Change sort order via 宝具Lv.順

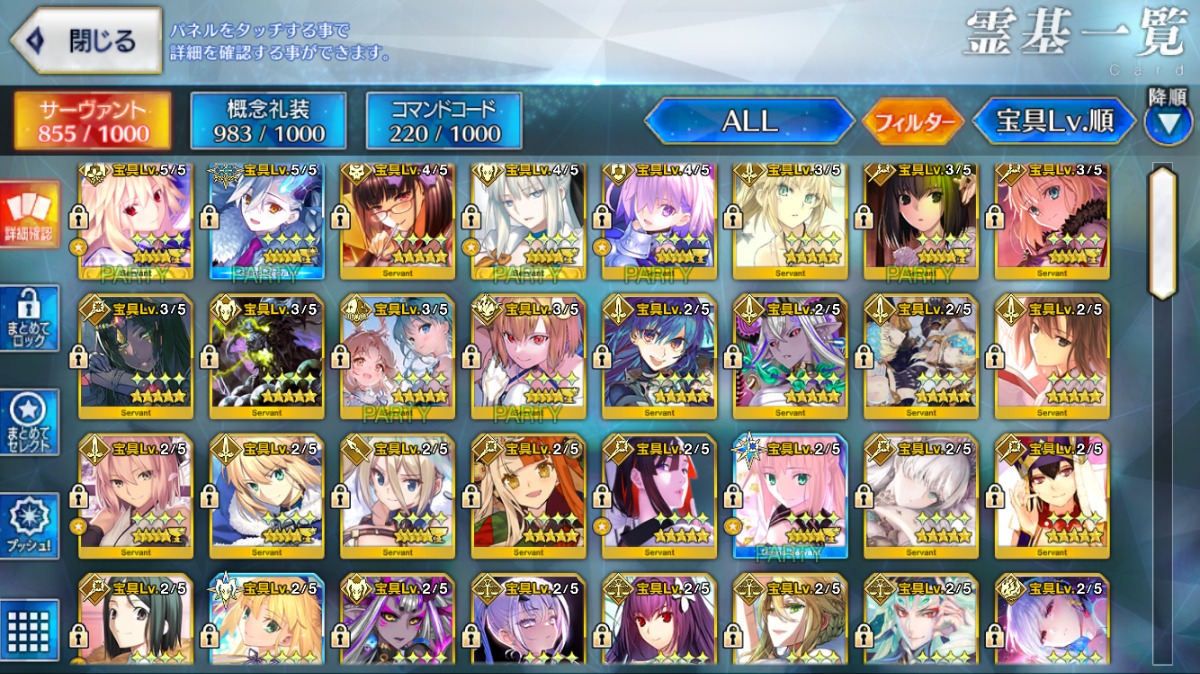pos(1054,122)
